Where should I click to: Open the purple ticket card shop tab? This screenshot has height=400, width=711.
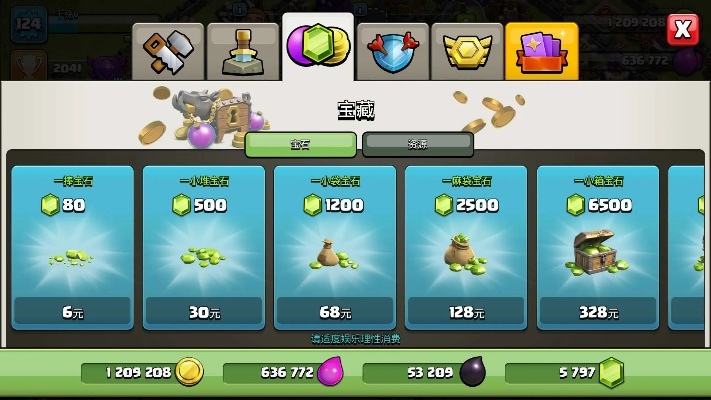(541, 50)
